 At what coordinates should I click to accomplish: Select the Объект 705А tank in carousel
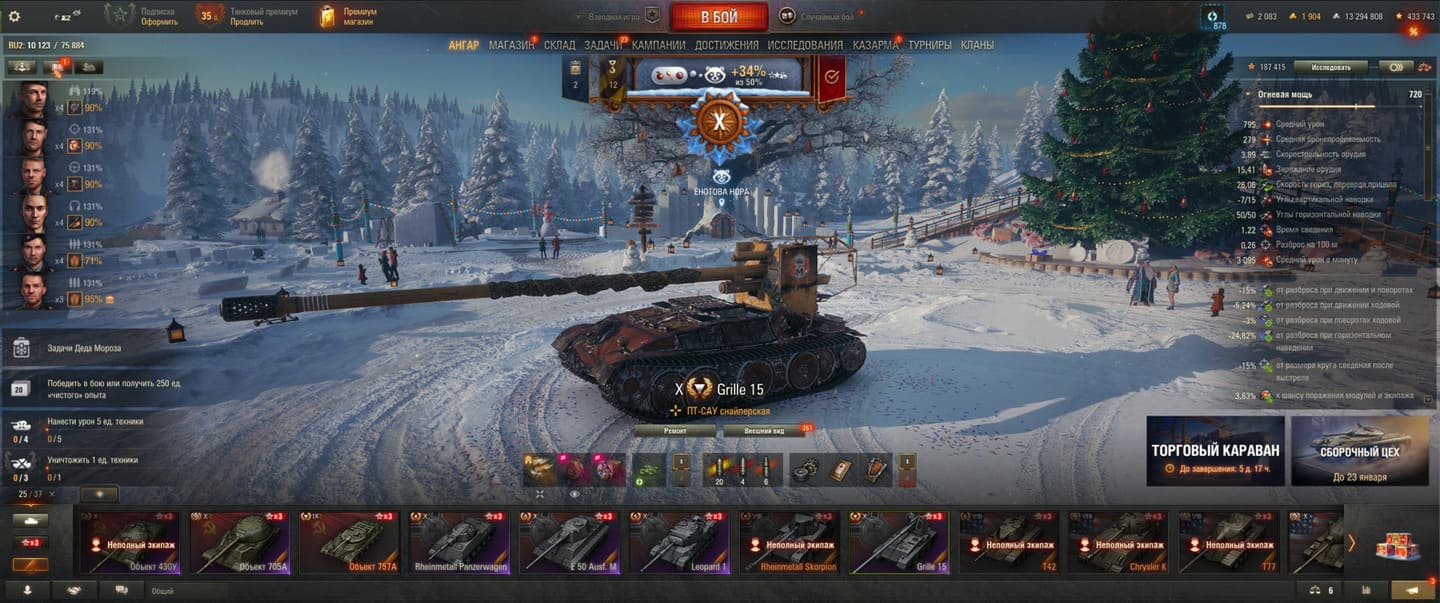(x=239, y=543)
